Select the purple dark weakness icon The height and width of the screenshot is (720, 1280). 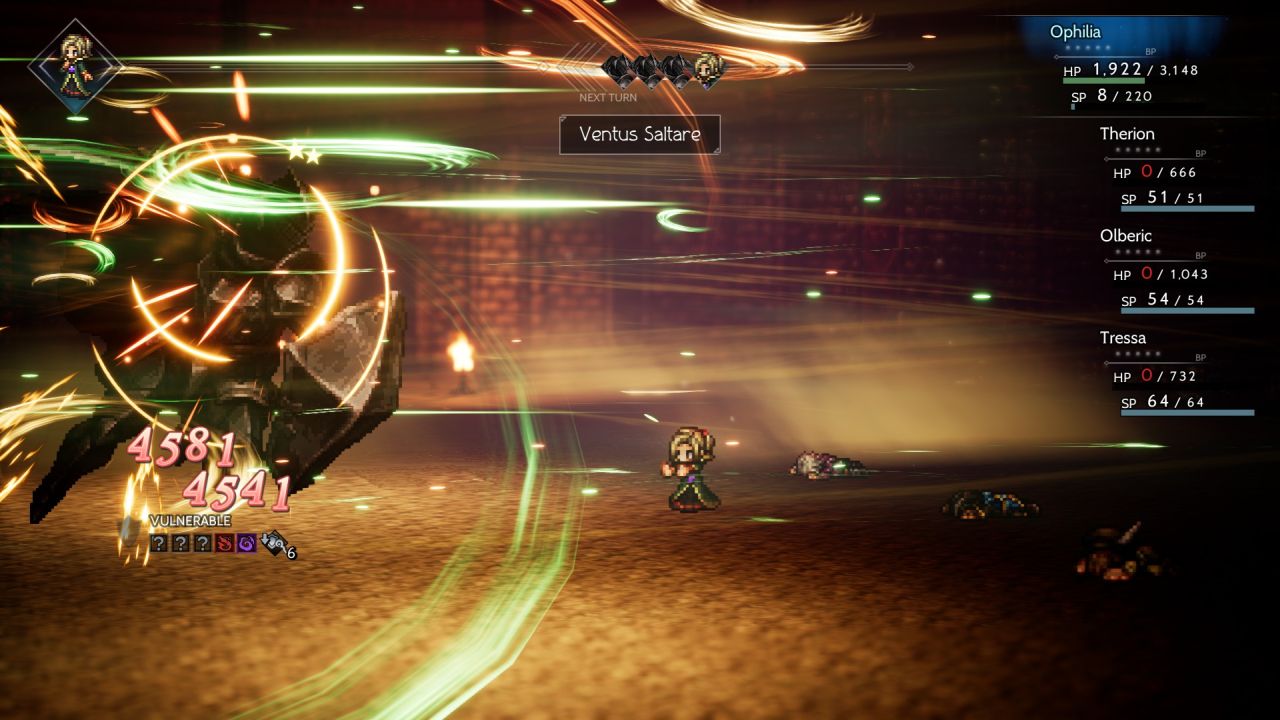click(x=247, y=543)
